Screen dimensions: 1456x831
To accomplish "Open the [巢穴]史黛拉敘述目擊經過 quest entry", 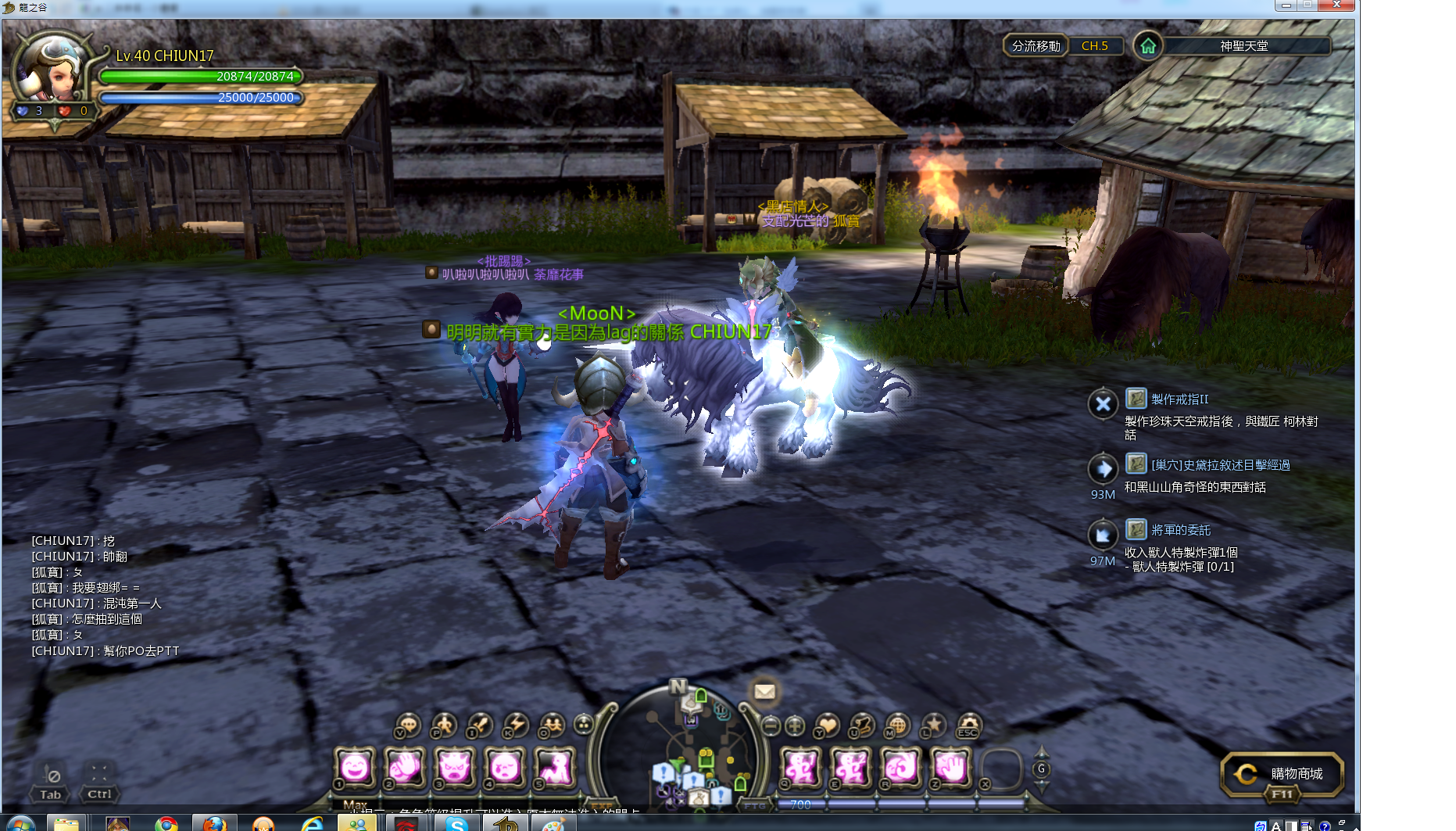I will tap(1220, 465).
